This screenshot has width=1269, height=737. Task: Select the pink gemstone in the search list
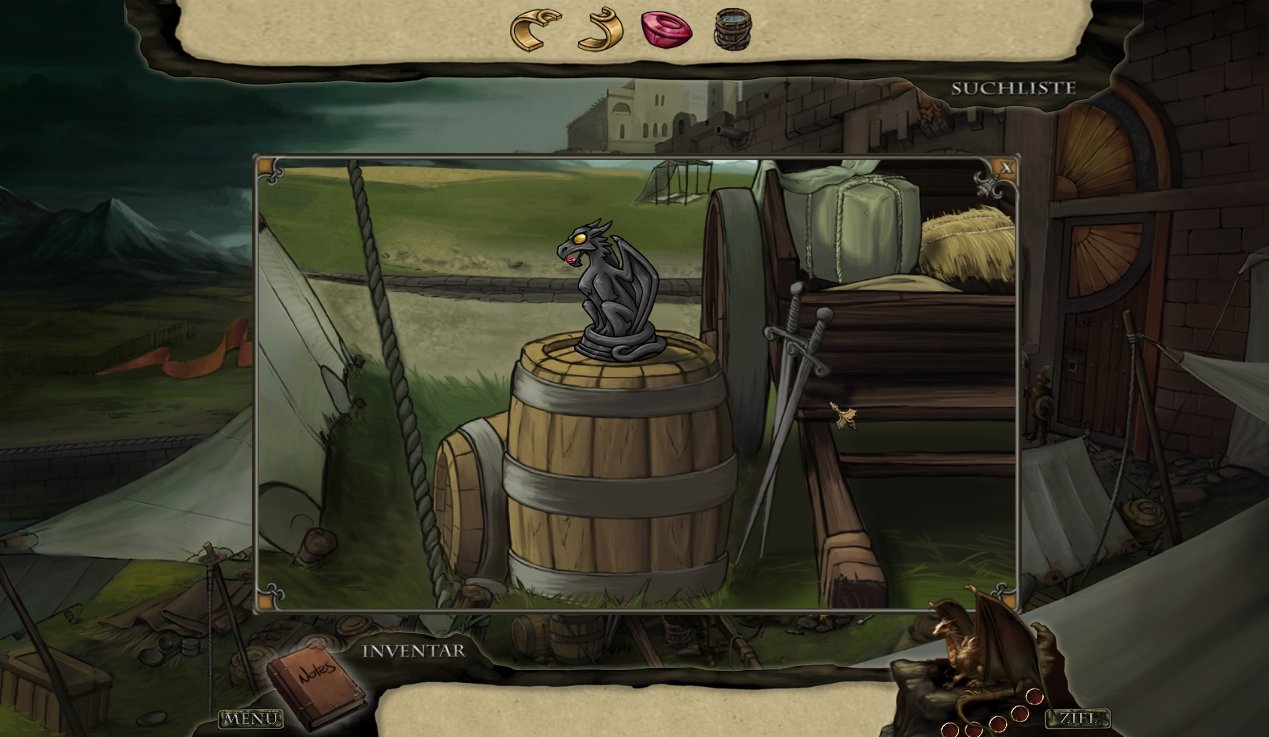coord(666,29)
